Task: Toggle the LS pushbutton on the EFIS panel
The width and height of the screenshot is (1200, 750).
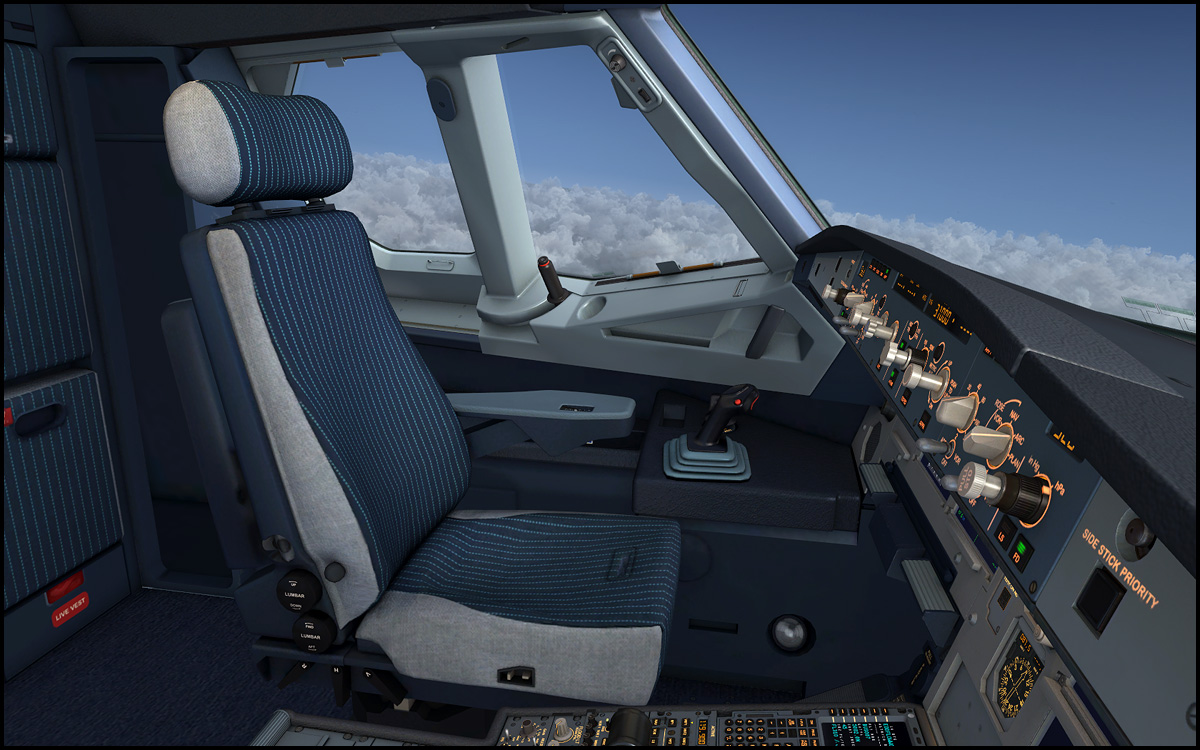Action: click(x=1004, y=532)
